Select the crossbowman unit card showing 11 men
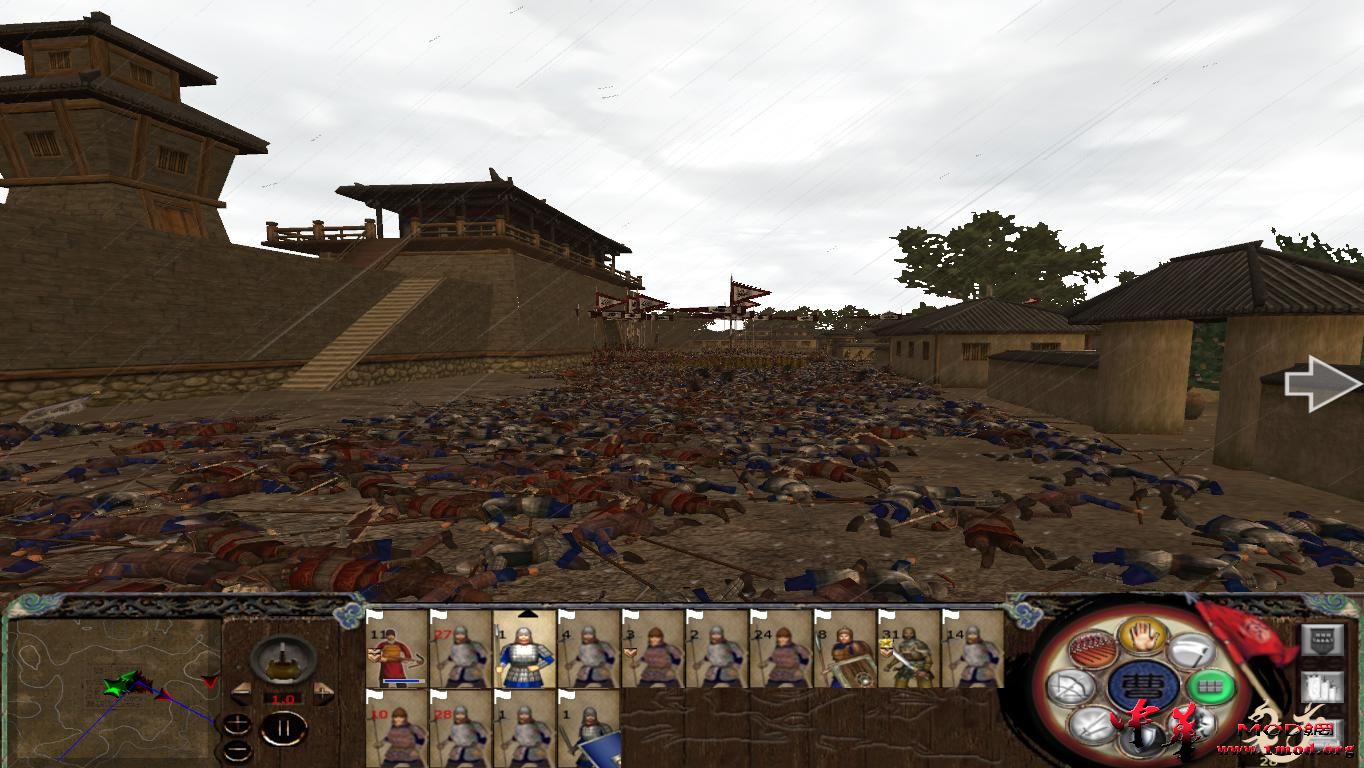The image size is (1364, 768). click(x=394, y=652)
